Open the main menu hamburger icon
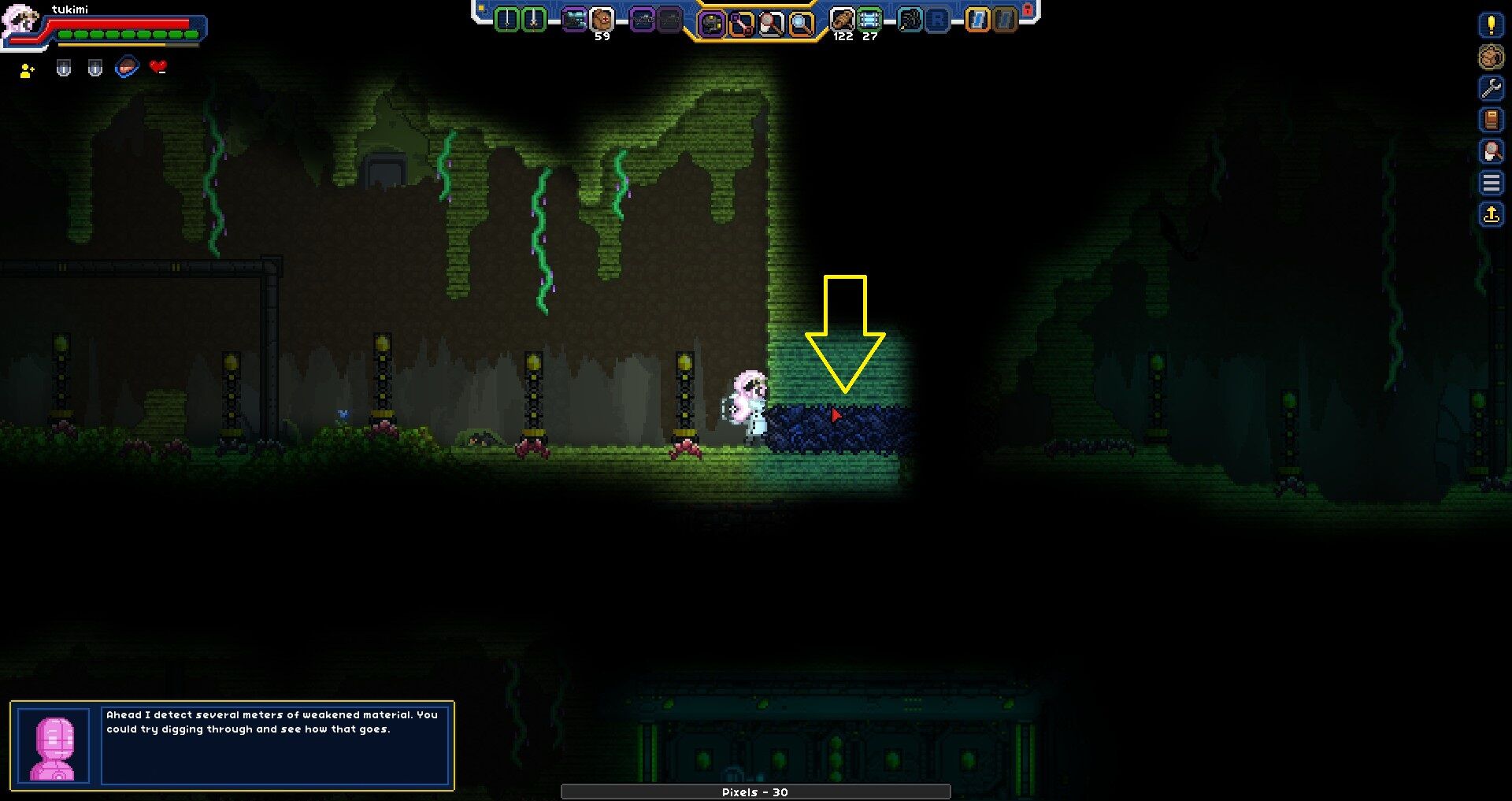Image resolution: width=1512 pixels, height=801 pixels. tap(1492, 183)
